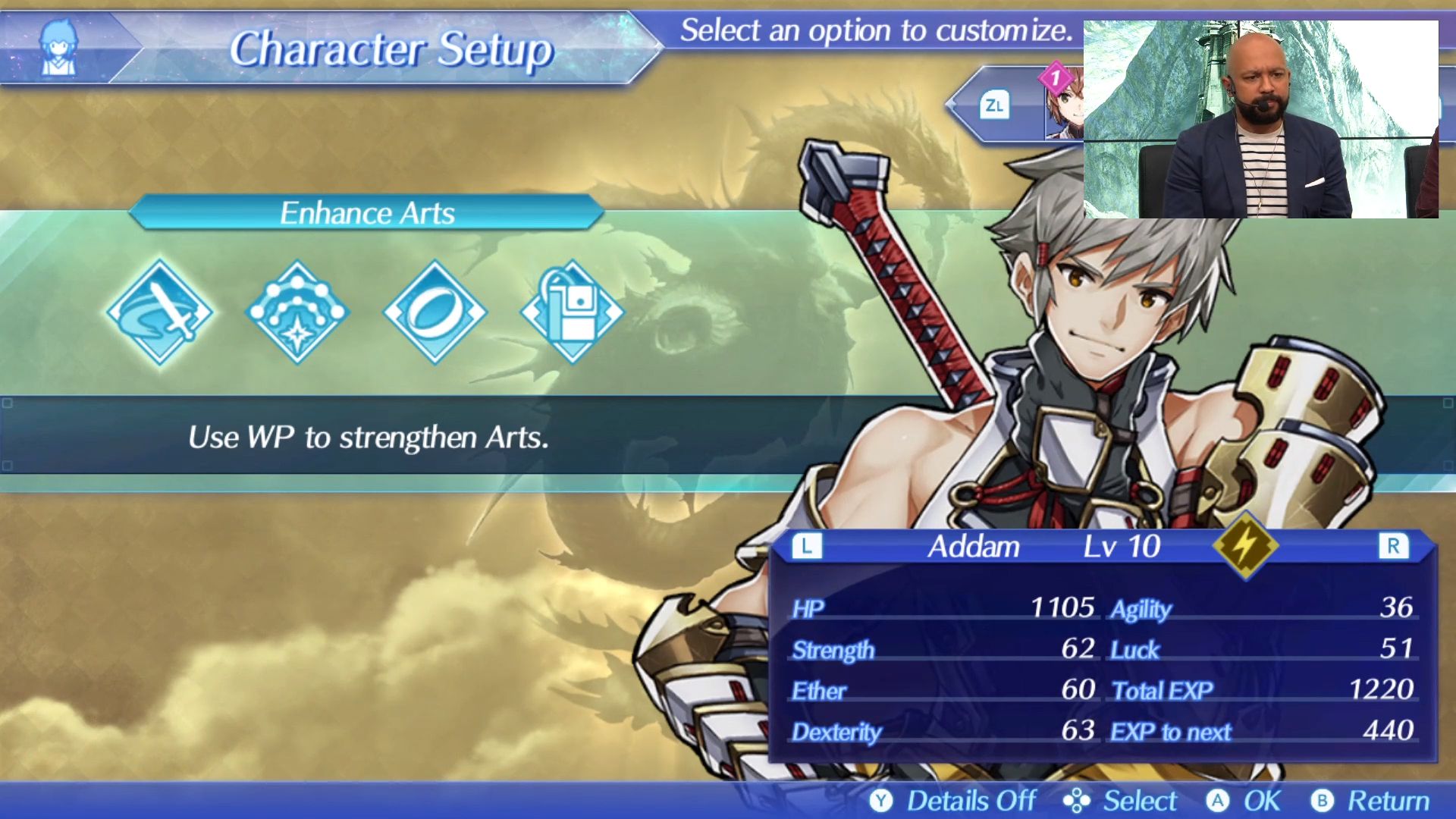Viewport: 1456px width, 819px height.
Task: Click the webcam overlay of the presenter
Action: click(1260, 120)
